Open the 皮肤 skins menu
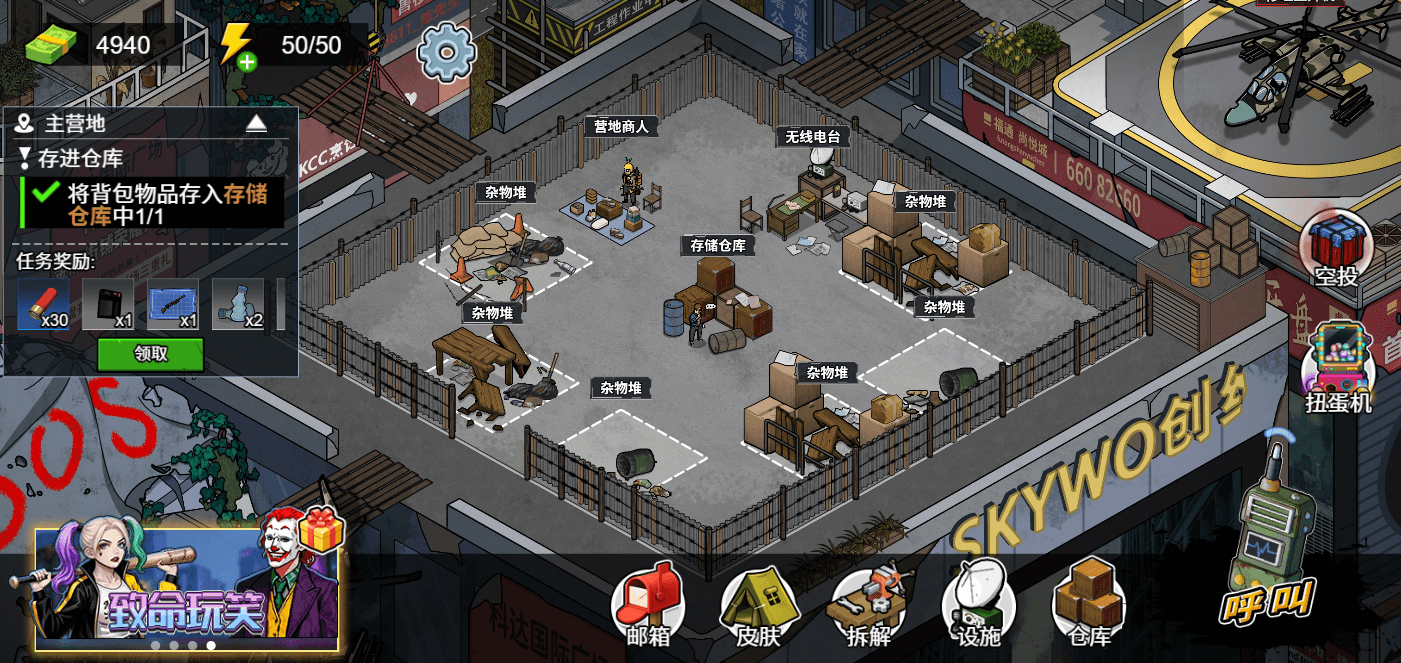This screenshot has width=1401, height=663. (x=756, y=605)
